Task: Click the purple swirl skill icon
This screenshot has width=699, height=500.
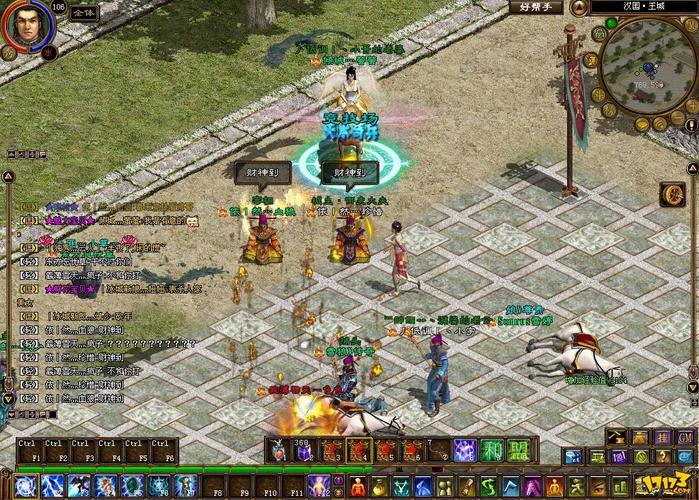Action: (465, 451)
